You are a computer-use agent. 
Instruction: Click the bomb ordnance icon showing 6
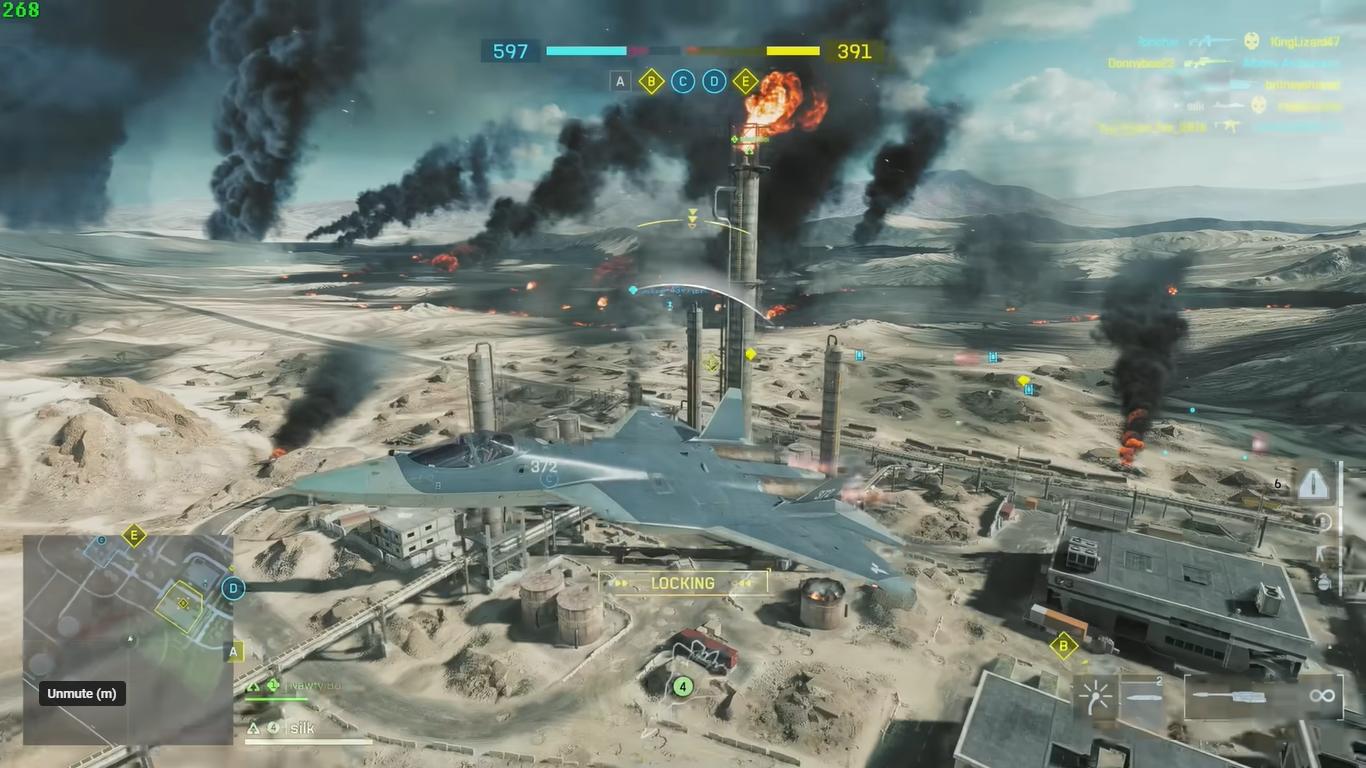1313,484
